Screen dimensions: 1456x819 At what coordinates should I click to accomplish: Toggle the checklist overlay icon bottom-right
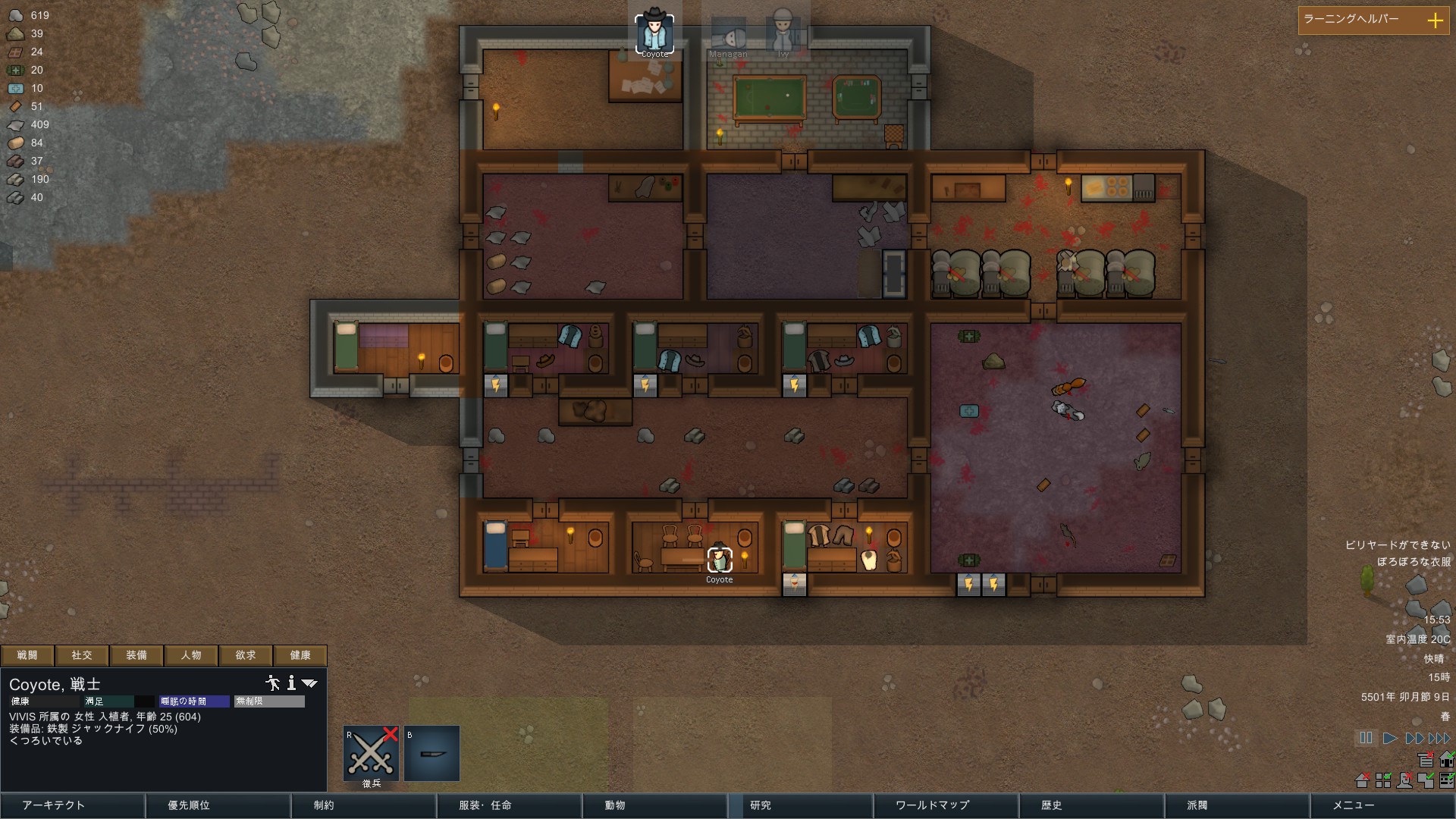[x=1447, y=781]
